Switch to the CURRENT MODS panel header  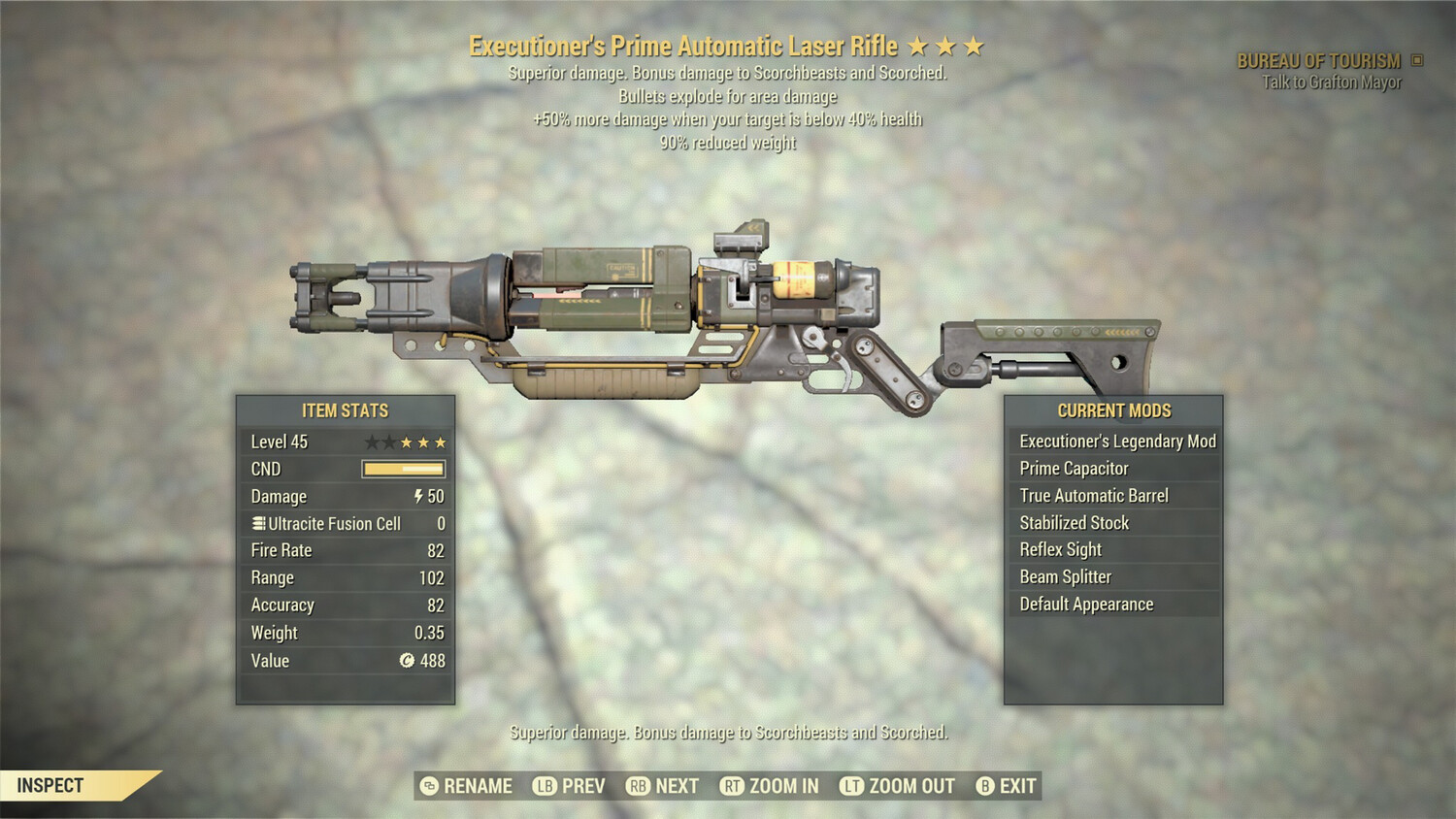click(1114, 410)
